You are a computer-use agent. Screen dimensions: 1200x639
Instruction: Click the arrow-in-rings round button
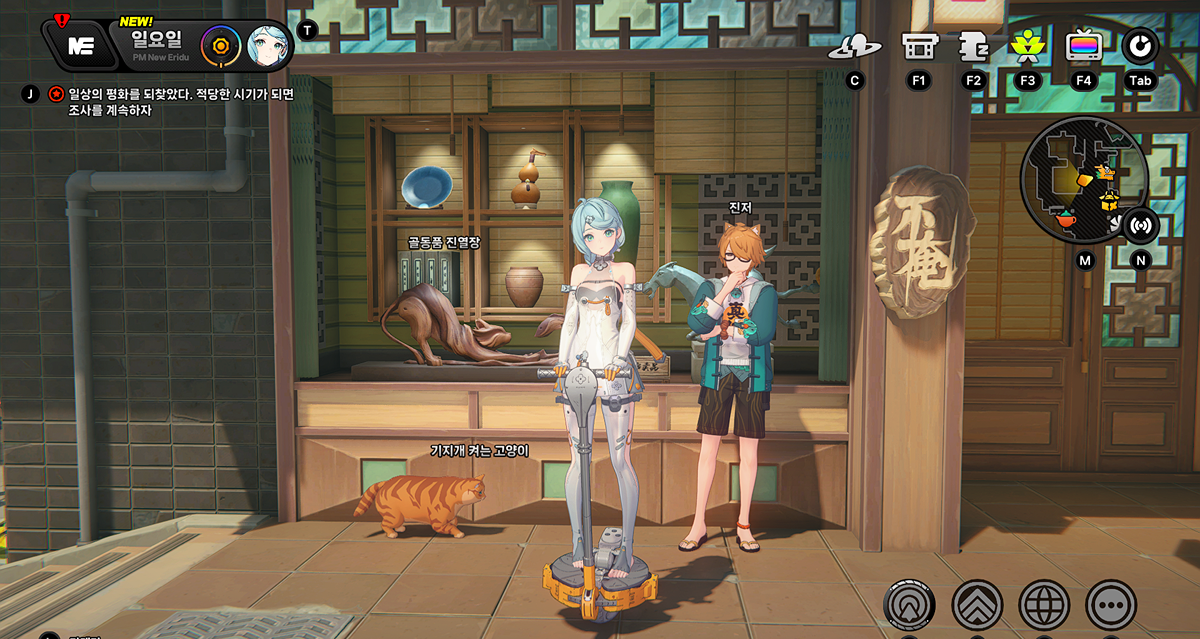click(909, 604)
